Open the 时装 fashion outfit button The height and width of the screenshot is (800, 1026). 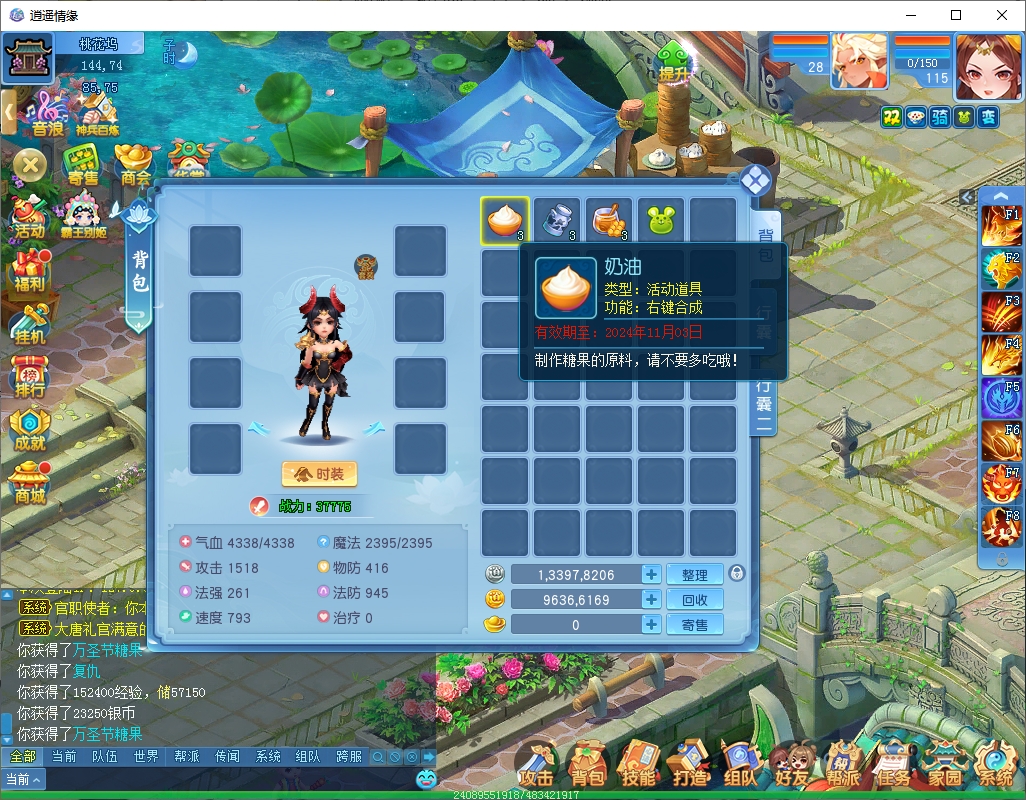pyautogui.click(x=319, y=474)
